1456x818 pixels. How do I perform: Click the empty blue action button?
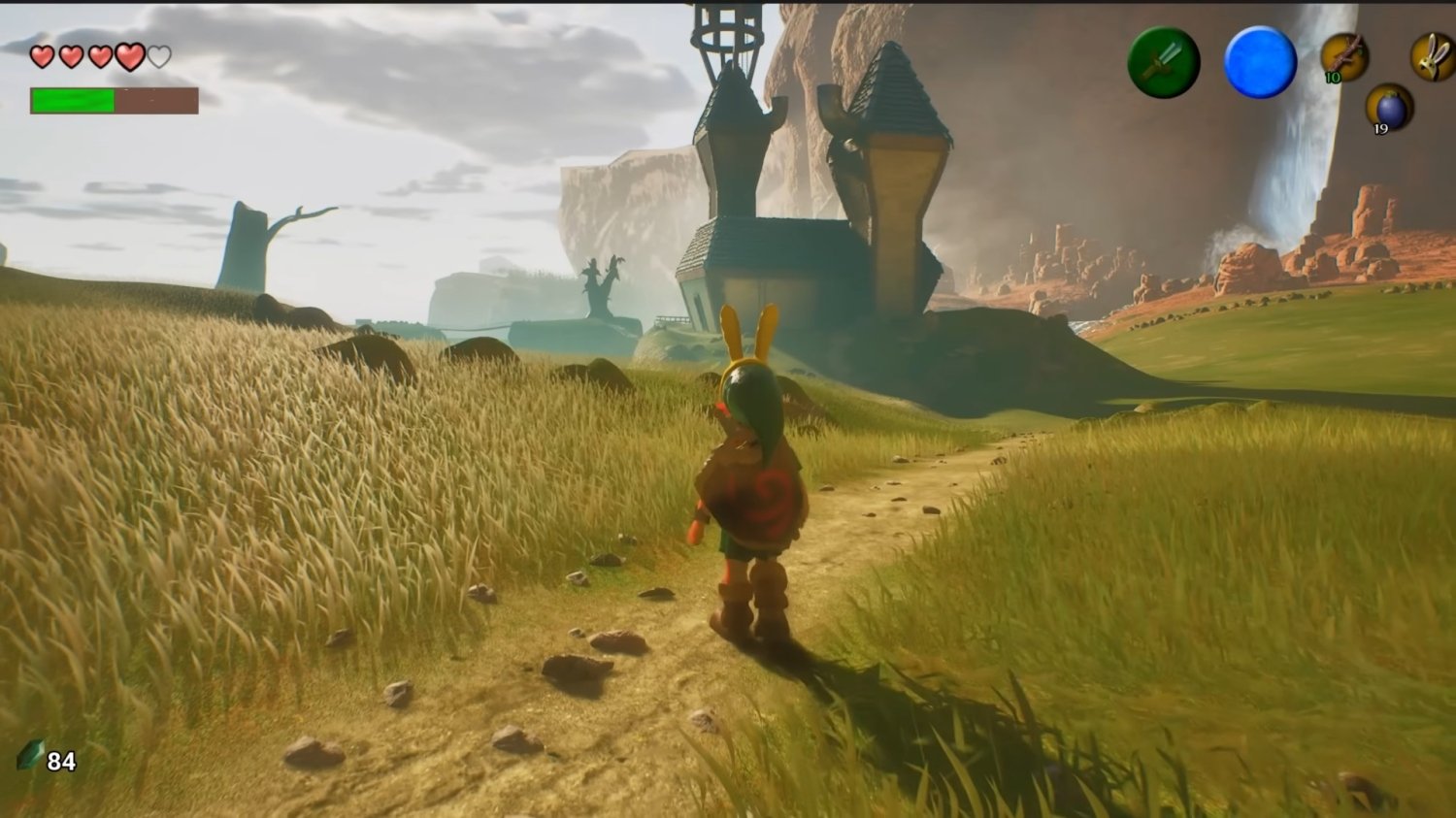click(1260, 62)
